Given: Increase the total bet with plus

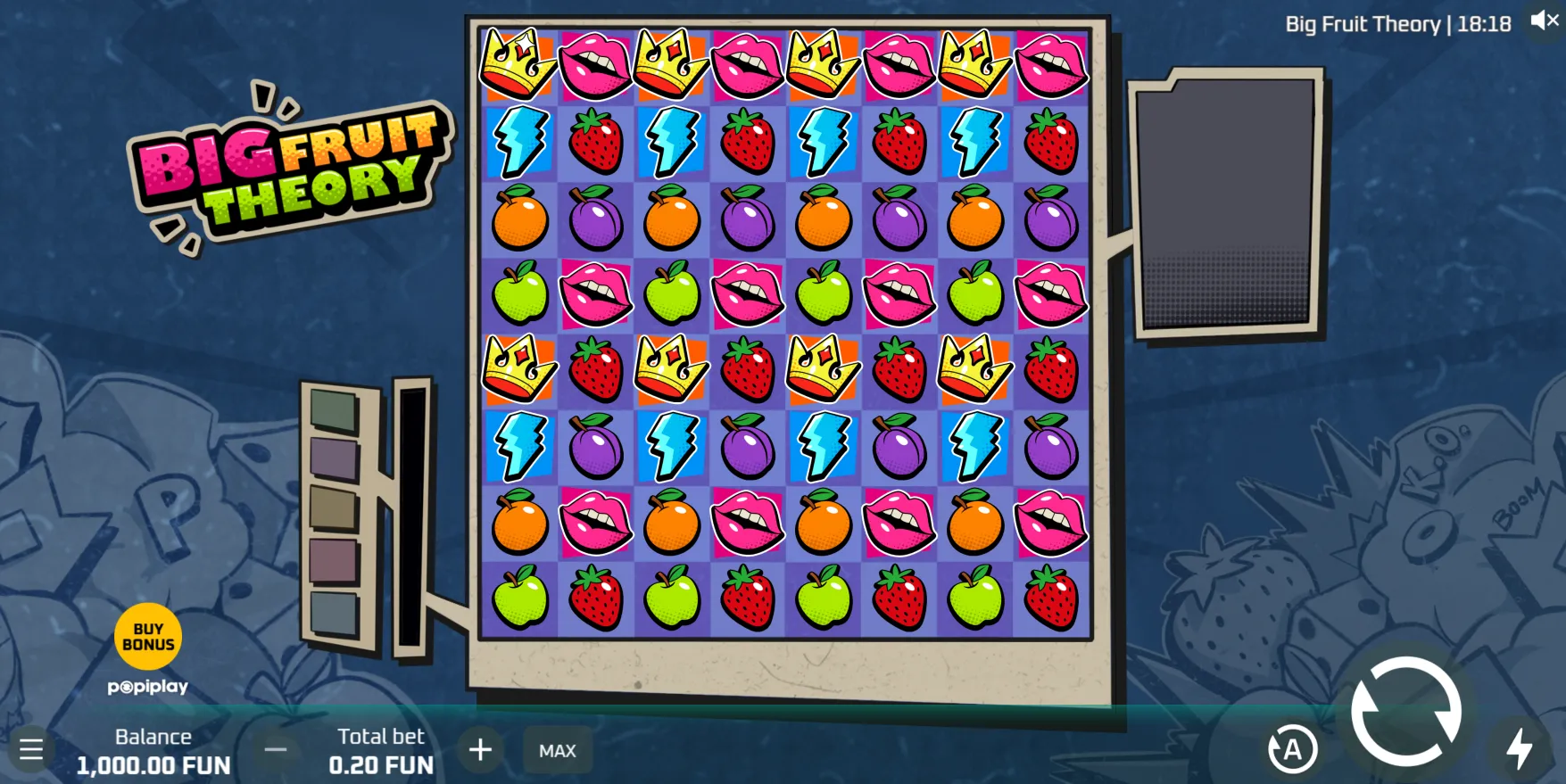Looking at the screenshot, I should point(480,750).
